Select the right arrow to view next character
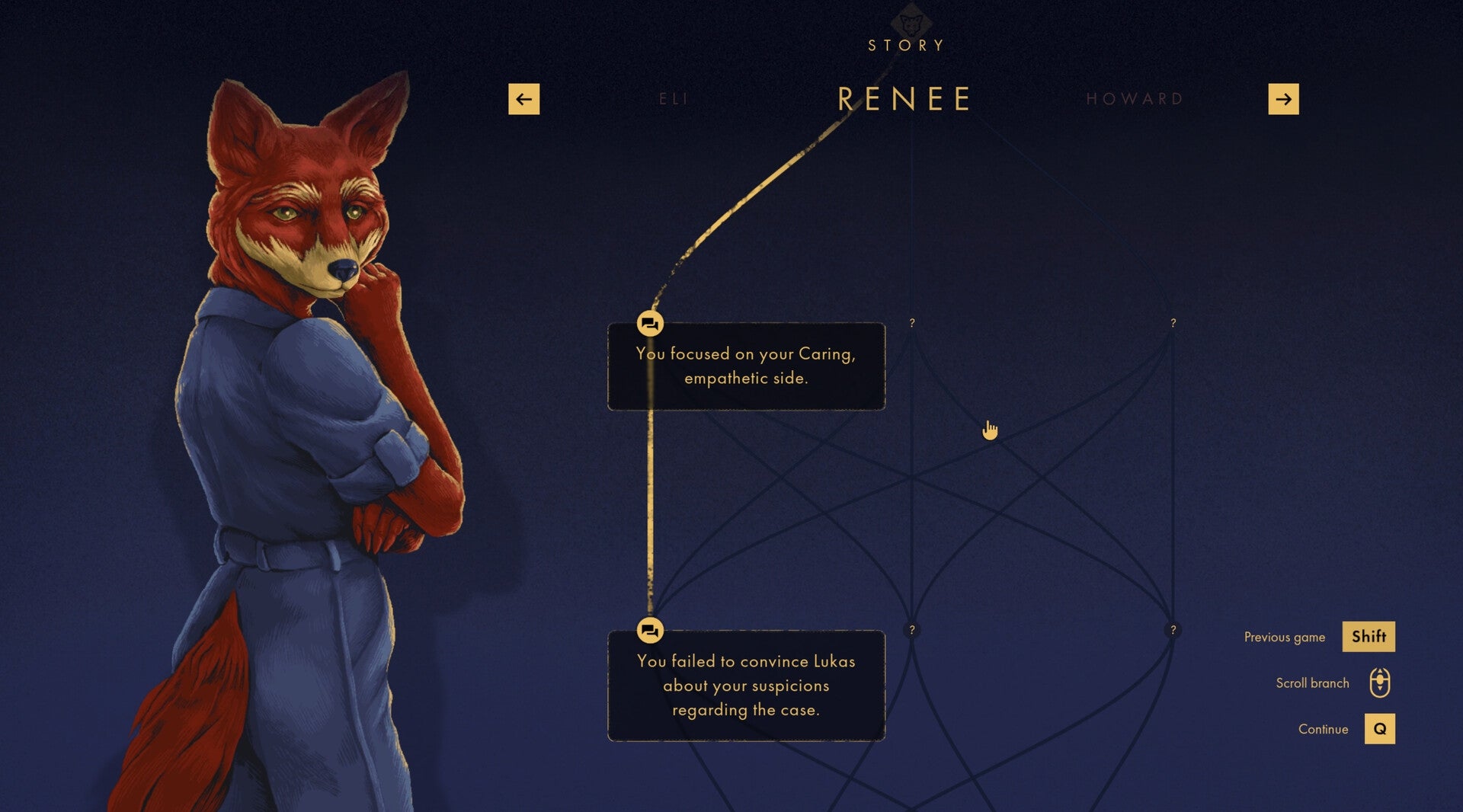Viewport: 1463px width, 812px height. [1284, 98]
